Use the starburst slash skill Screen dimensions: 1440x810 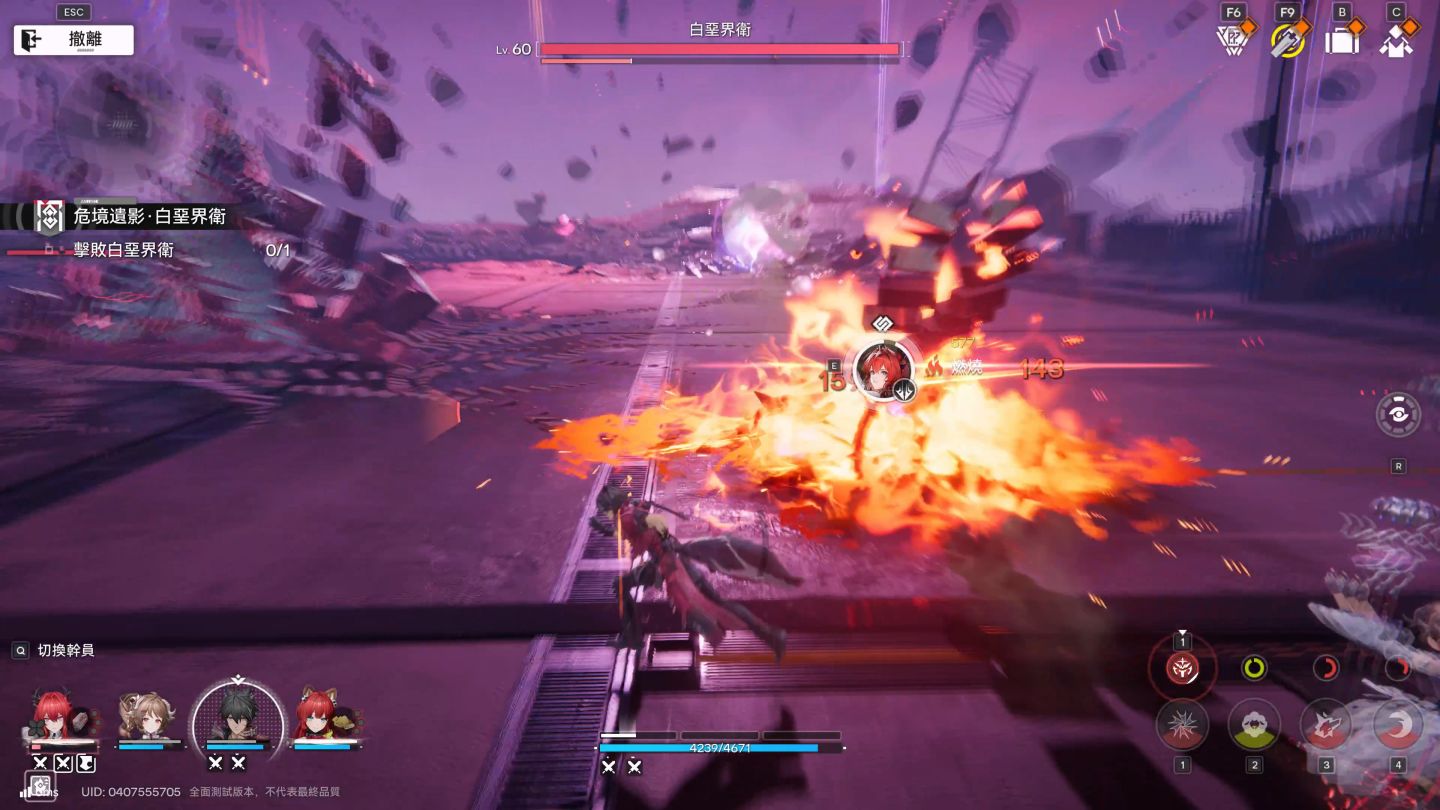pyautogui.click(x=1182, y=725)
